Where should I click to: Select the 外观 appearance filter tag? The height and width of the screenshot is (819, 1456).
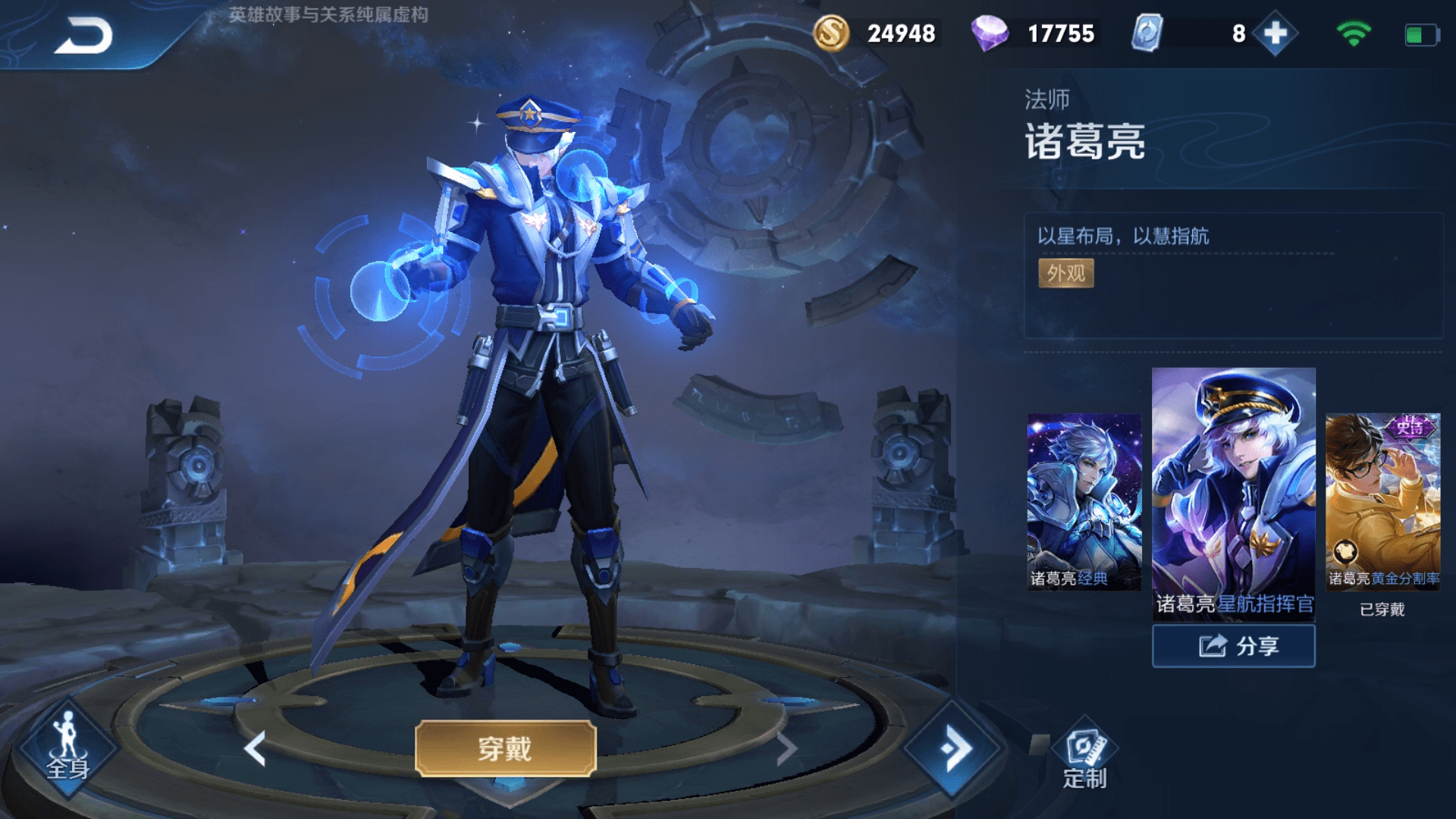pos(1065,274)
